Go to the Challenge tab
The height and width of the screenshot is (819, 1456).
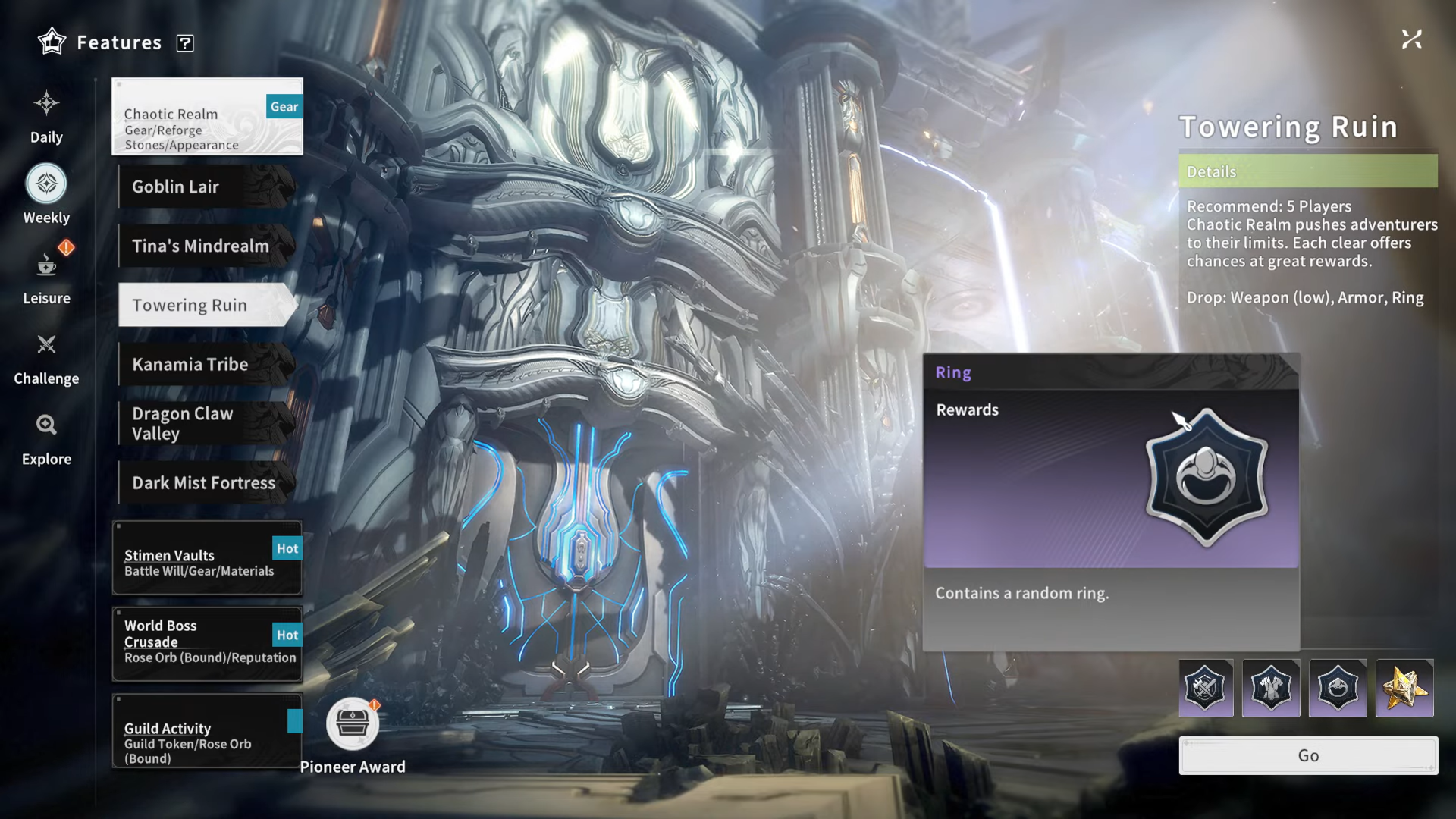(46, 357)
